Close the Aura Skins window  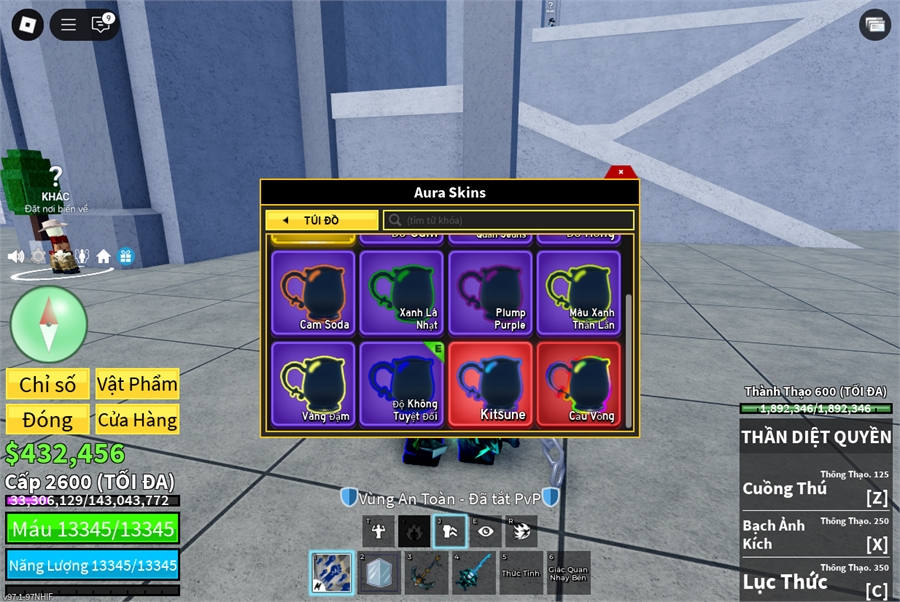621,171
